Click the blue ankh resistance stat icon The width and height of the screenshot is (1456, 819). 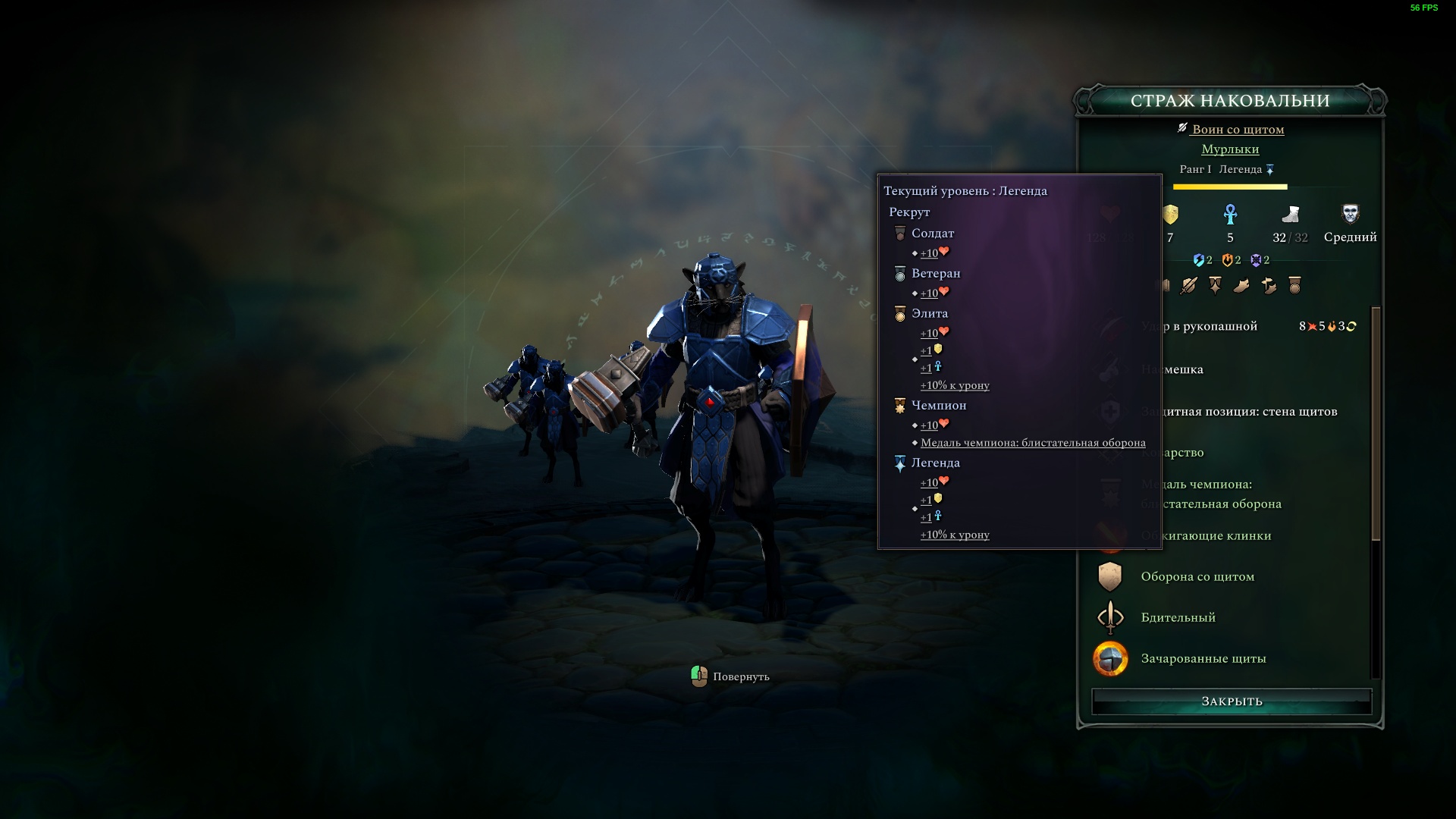(x=1230, y=215)
